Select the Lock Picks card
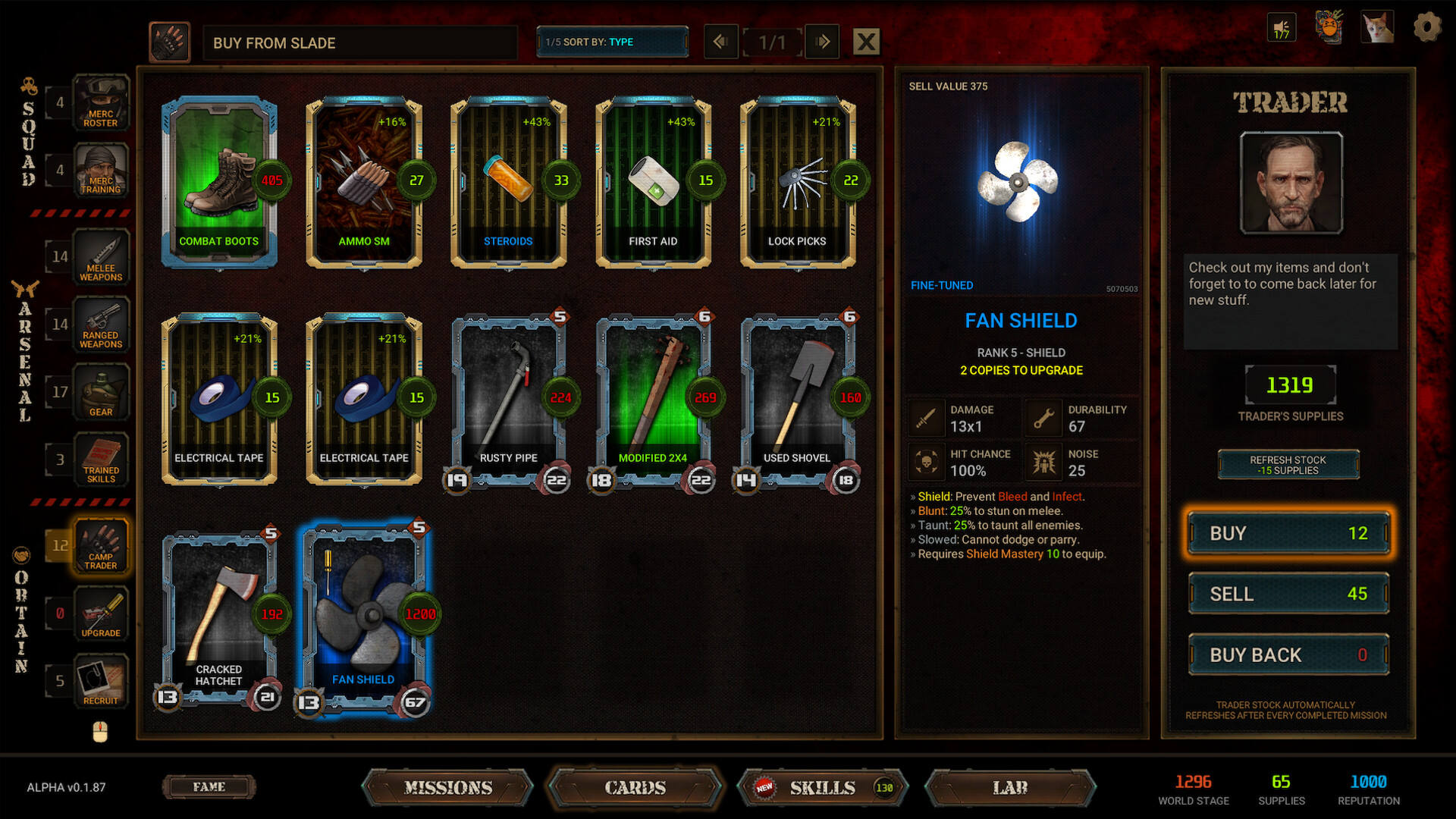The image size is (1456, 819). (x=797, y=182)
